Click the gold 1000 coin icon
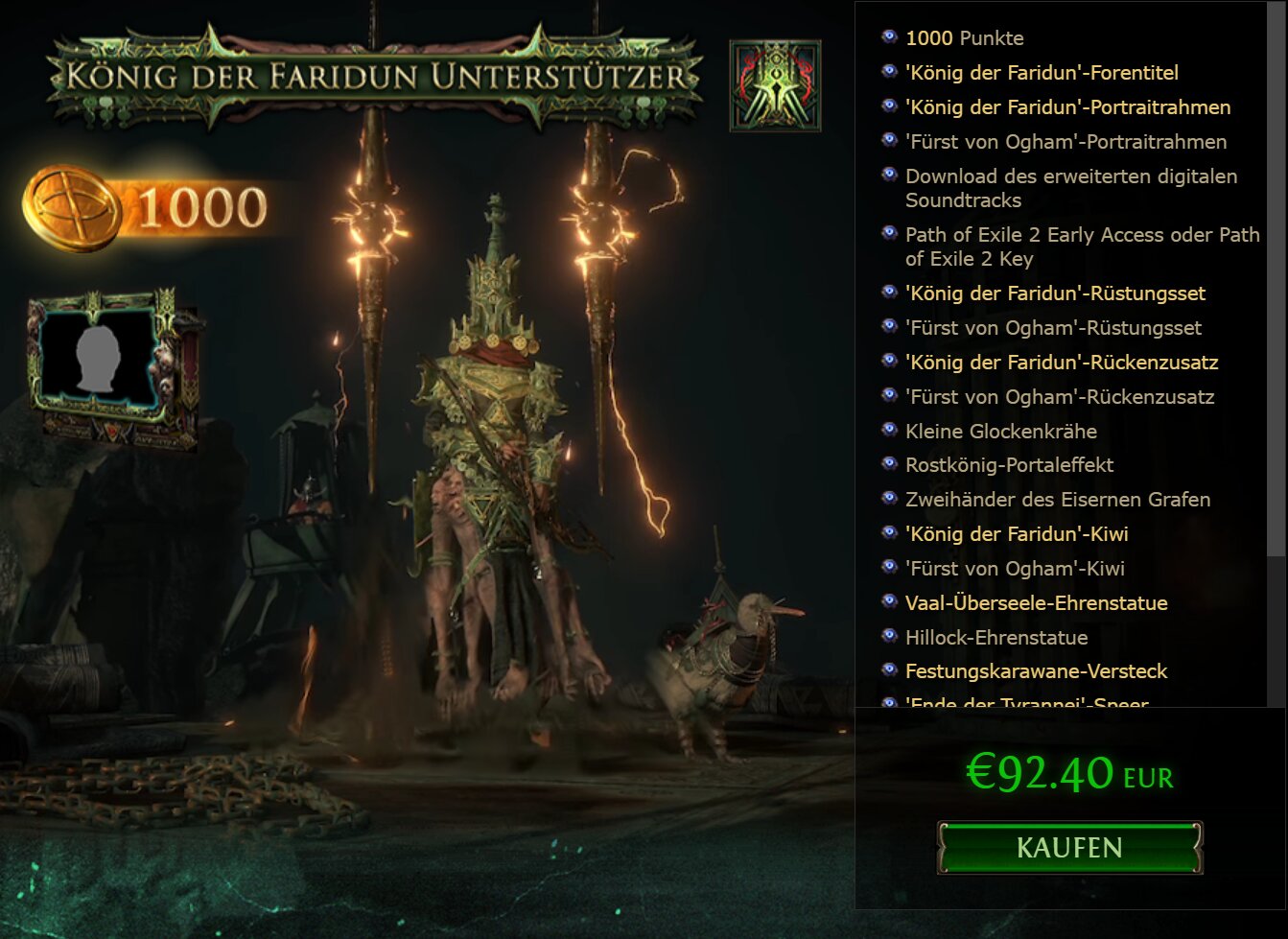This screenshot has height=939, width=1288. (x=67, y=203)
